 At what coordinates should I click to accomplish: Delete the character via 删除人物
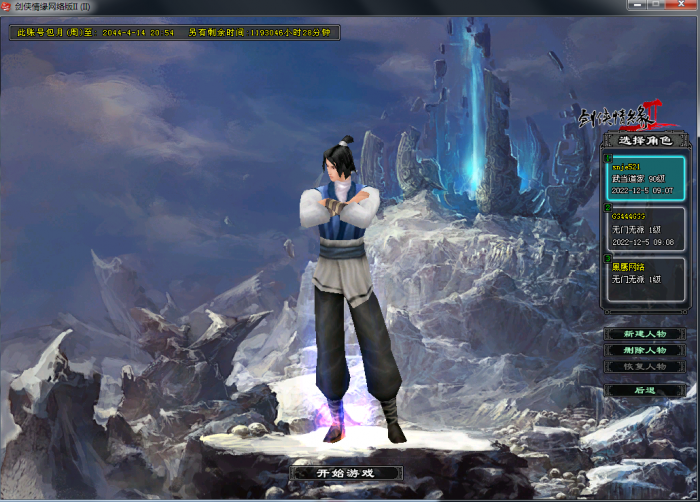pos(644,351)
